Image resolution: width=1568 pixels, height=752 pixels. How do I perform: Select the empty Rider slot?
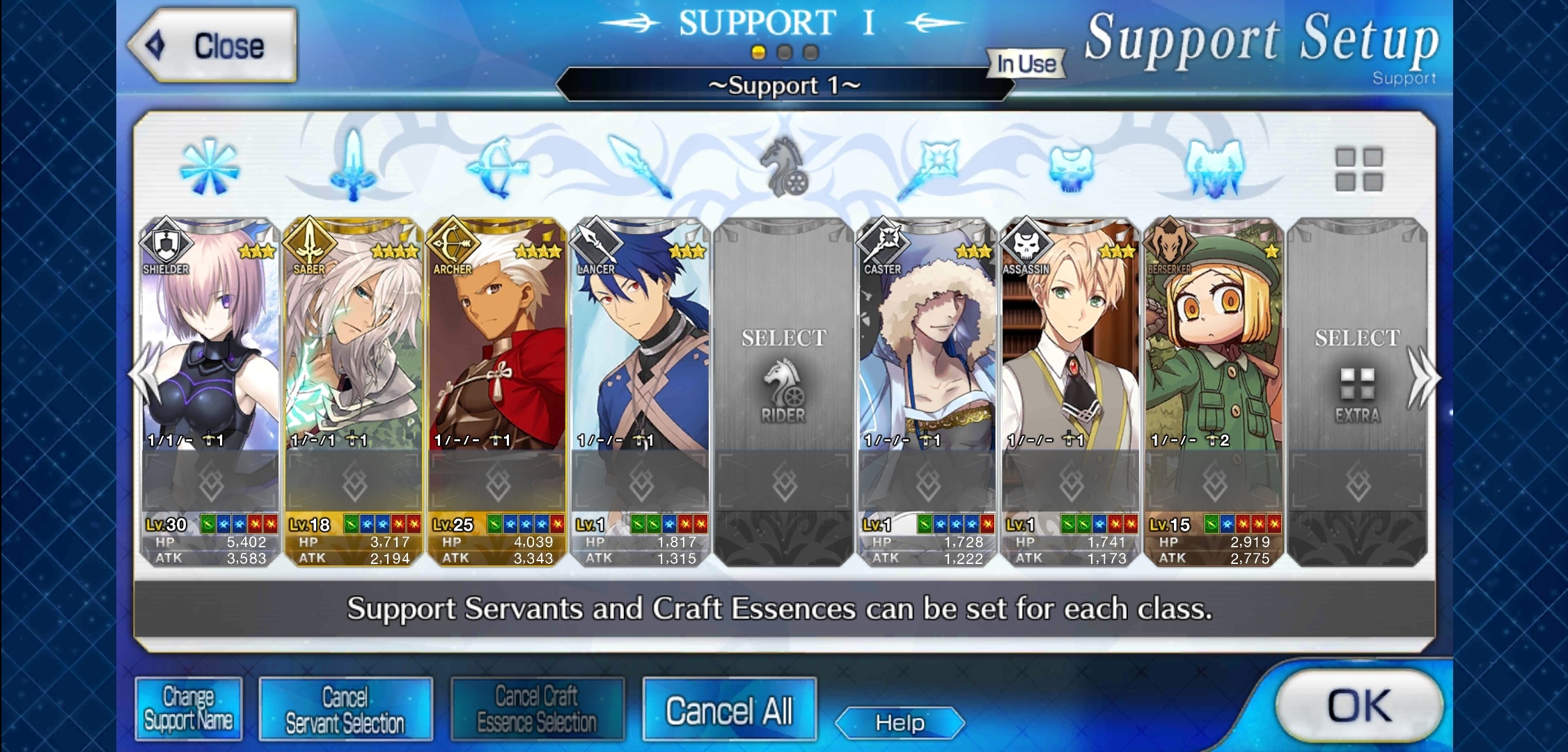click(784, 376)
